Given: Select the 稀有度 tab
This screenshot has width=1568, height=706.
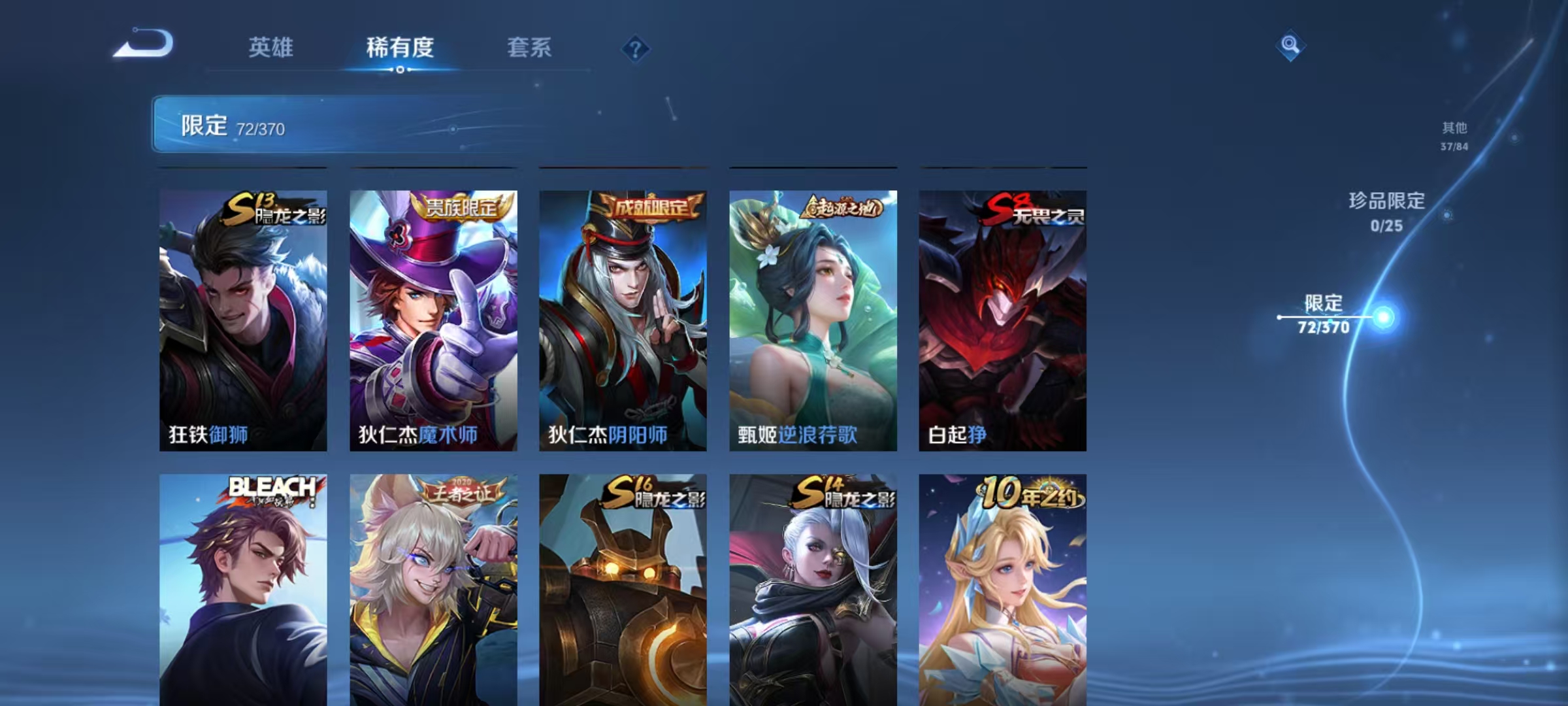Looking at the screenshot, I should tap(400, 47).
